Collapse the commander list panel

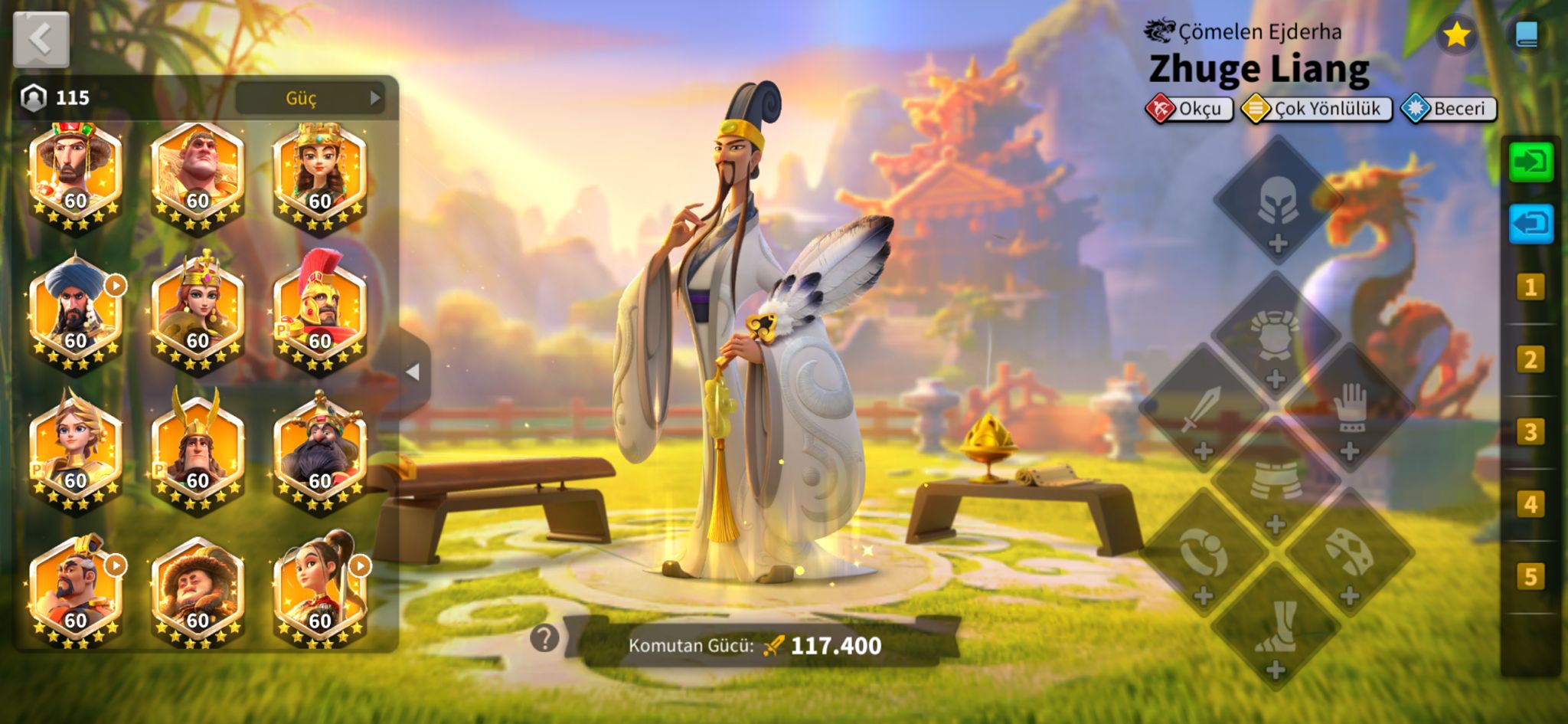[413, 372]
